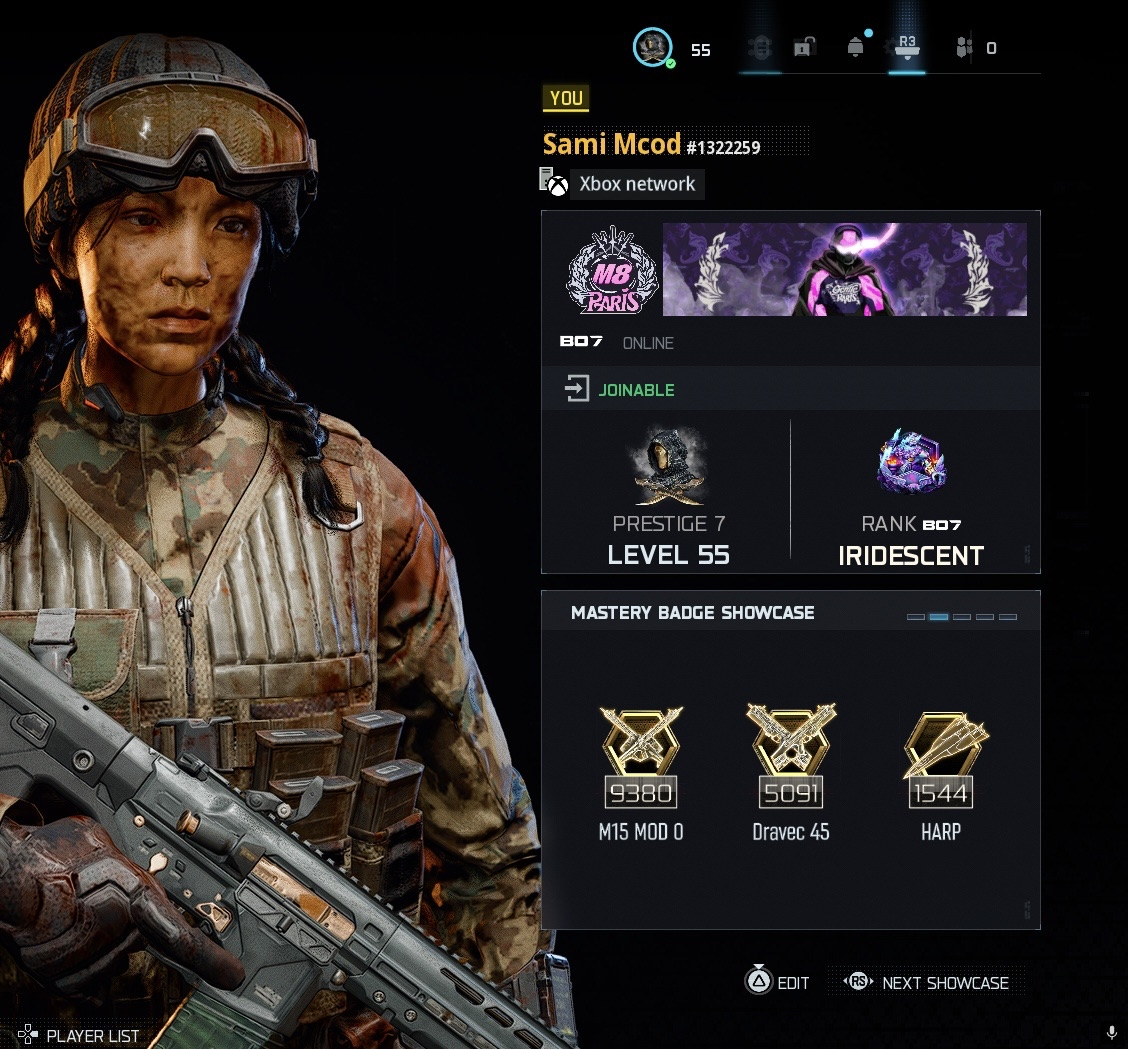View the Prestige 7 Level 55 panel

pos(668,497)
